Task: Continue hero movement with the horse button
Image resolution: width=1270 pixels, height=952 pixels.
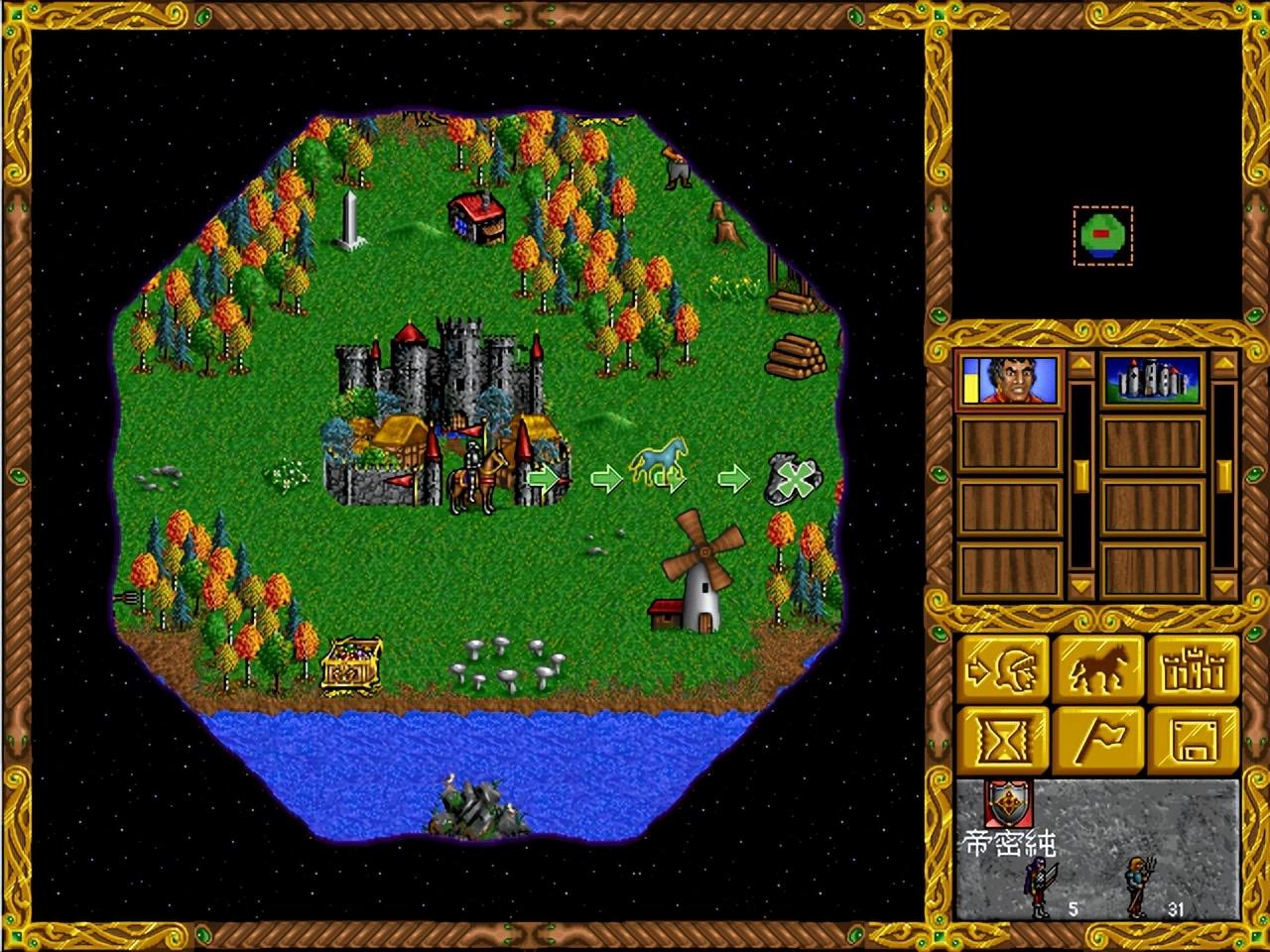Action: tap(1098, 671)
